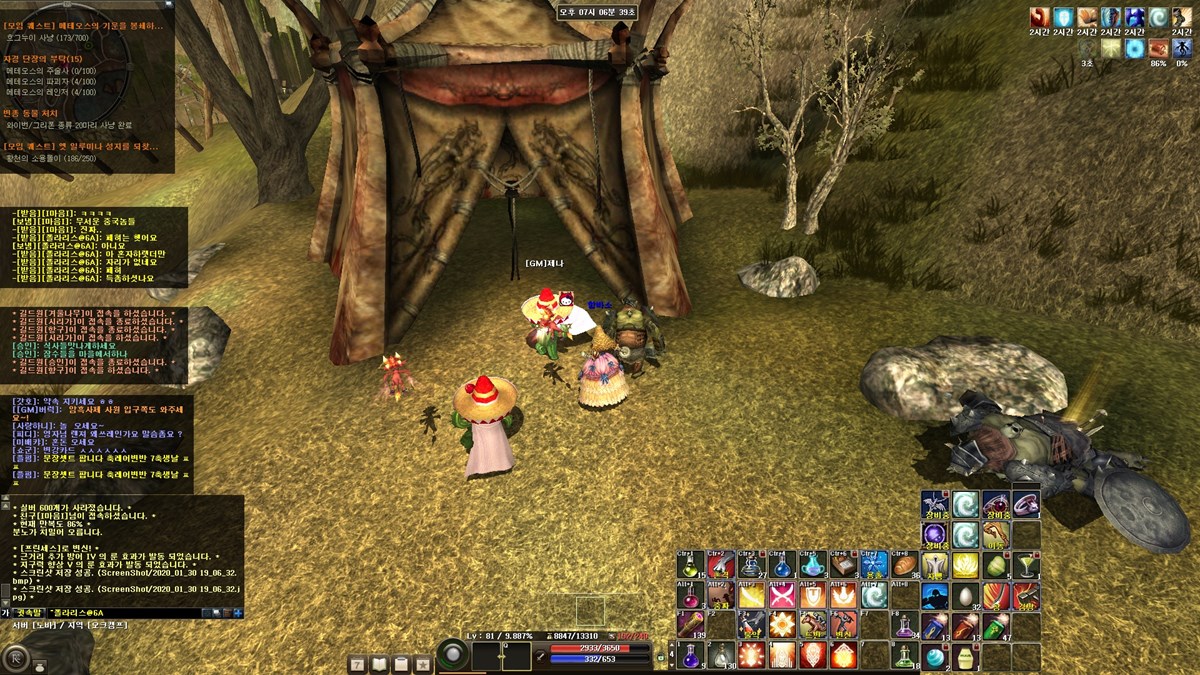Drink the purple potion in slot 1
1200x675 pixels.
(x=690, y=656)
